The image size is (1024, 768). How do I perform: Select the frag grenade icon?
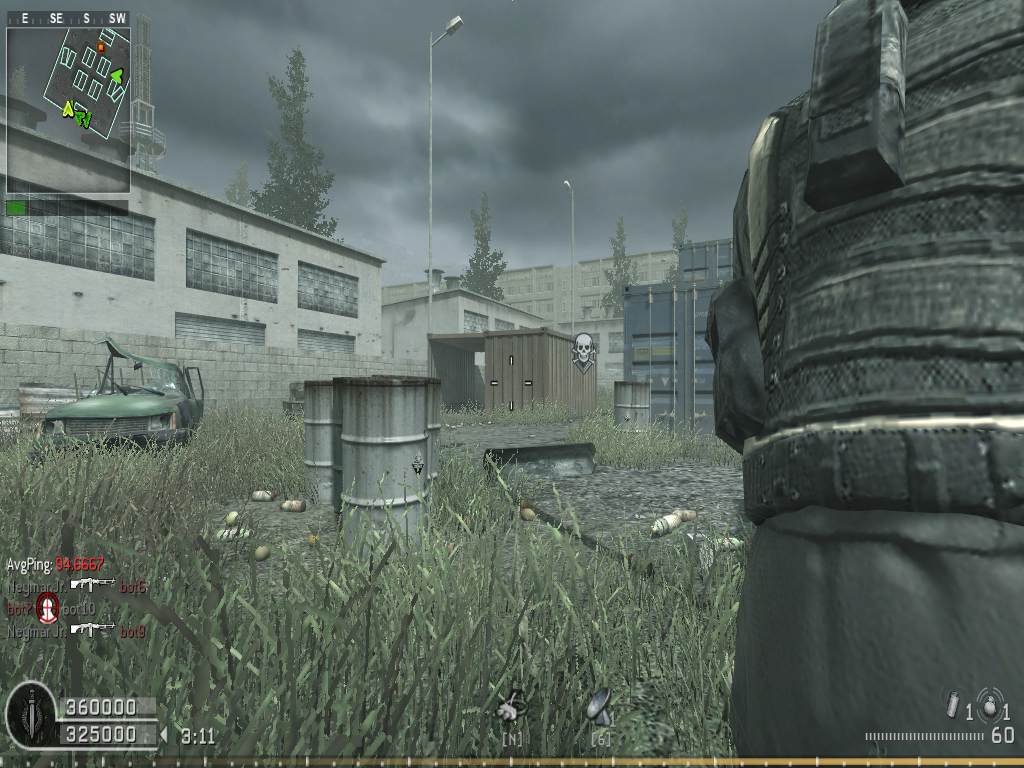click(990, 704)
